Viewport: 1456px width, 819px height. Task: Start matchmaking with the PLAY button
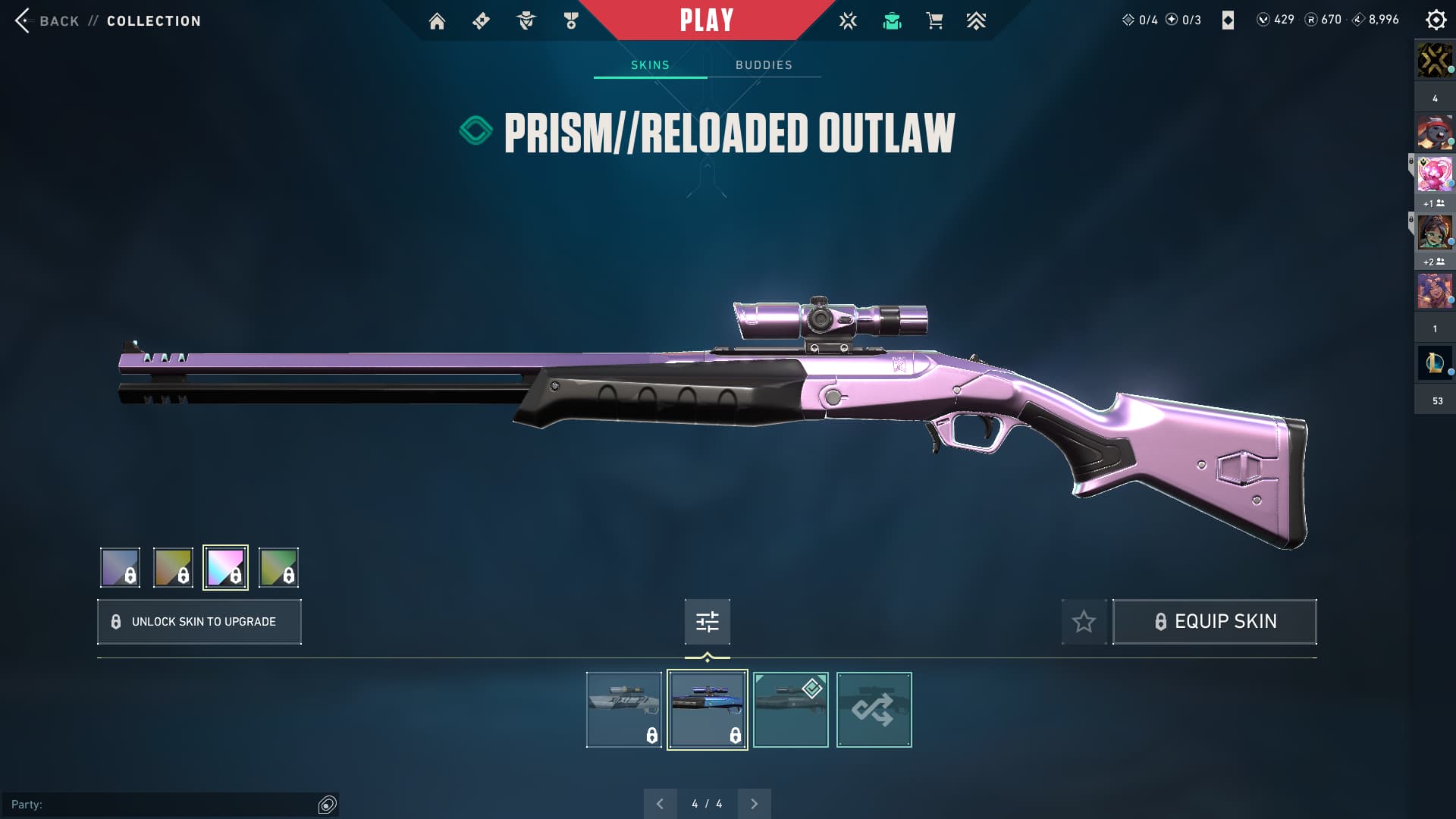(x=706, y=20)
